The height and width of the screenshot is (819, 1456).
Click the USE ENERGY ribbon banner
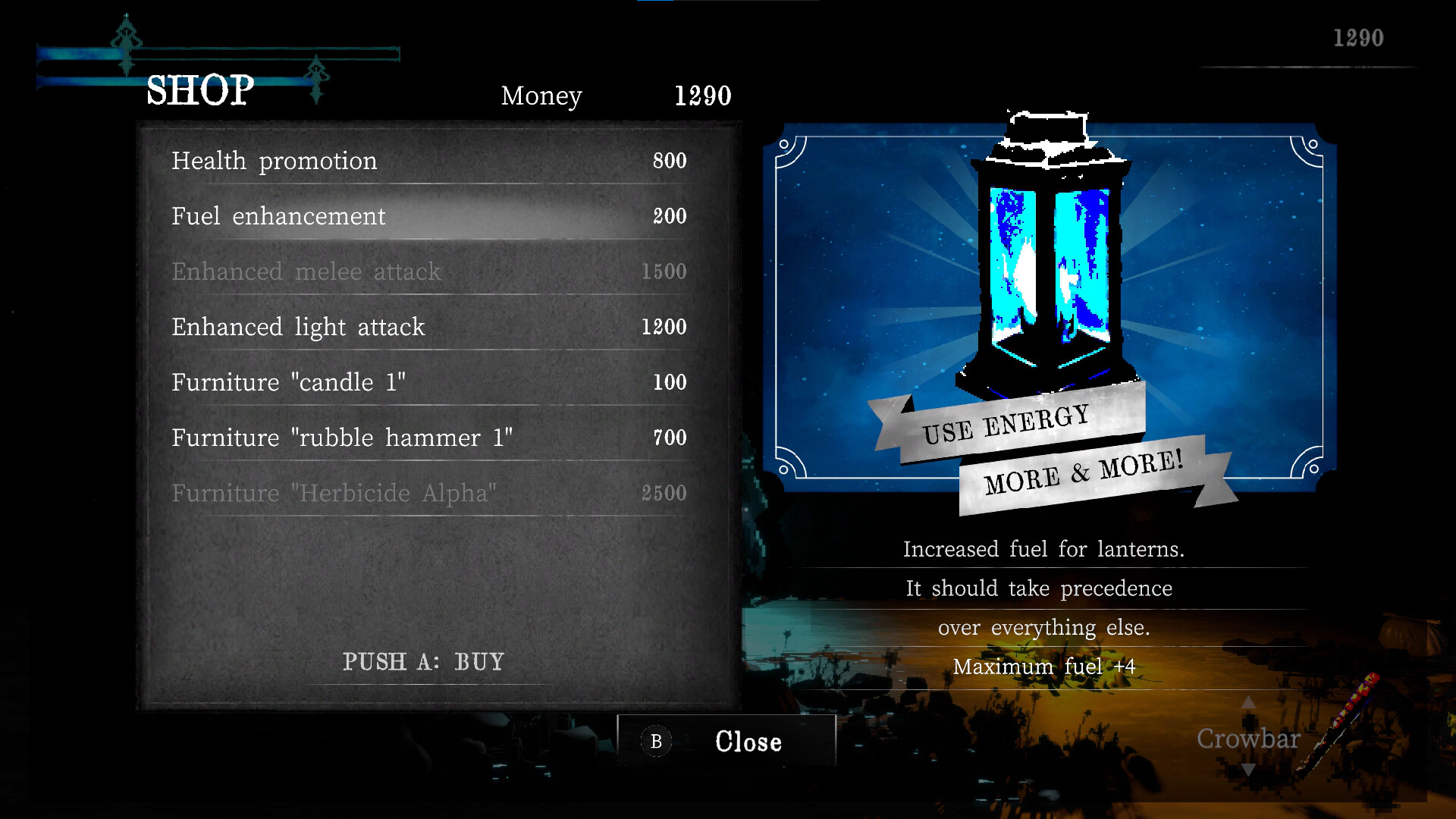(x=1009, y=425)
